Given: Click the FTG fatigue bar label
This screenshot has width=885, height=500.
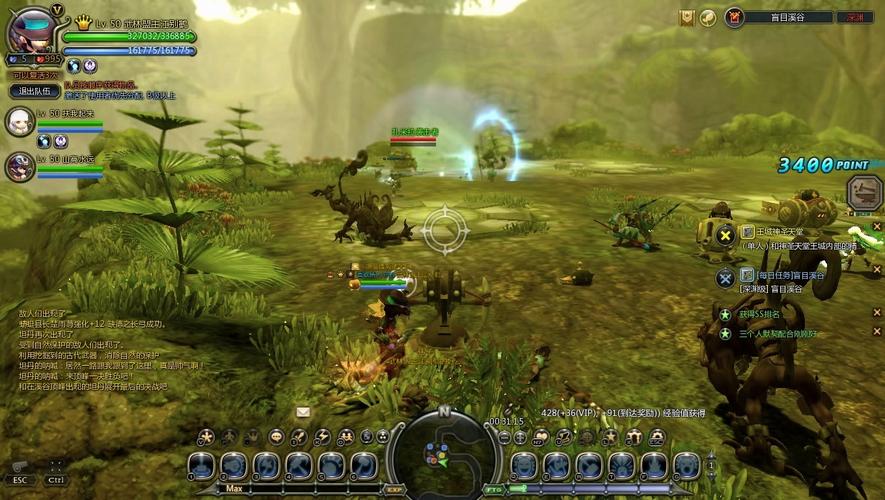Looking at the screenshot, I should (493, 490).
